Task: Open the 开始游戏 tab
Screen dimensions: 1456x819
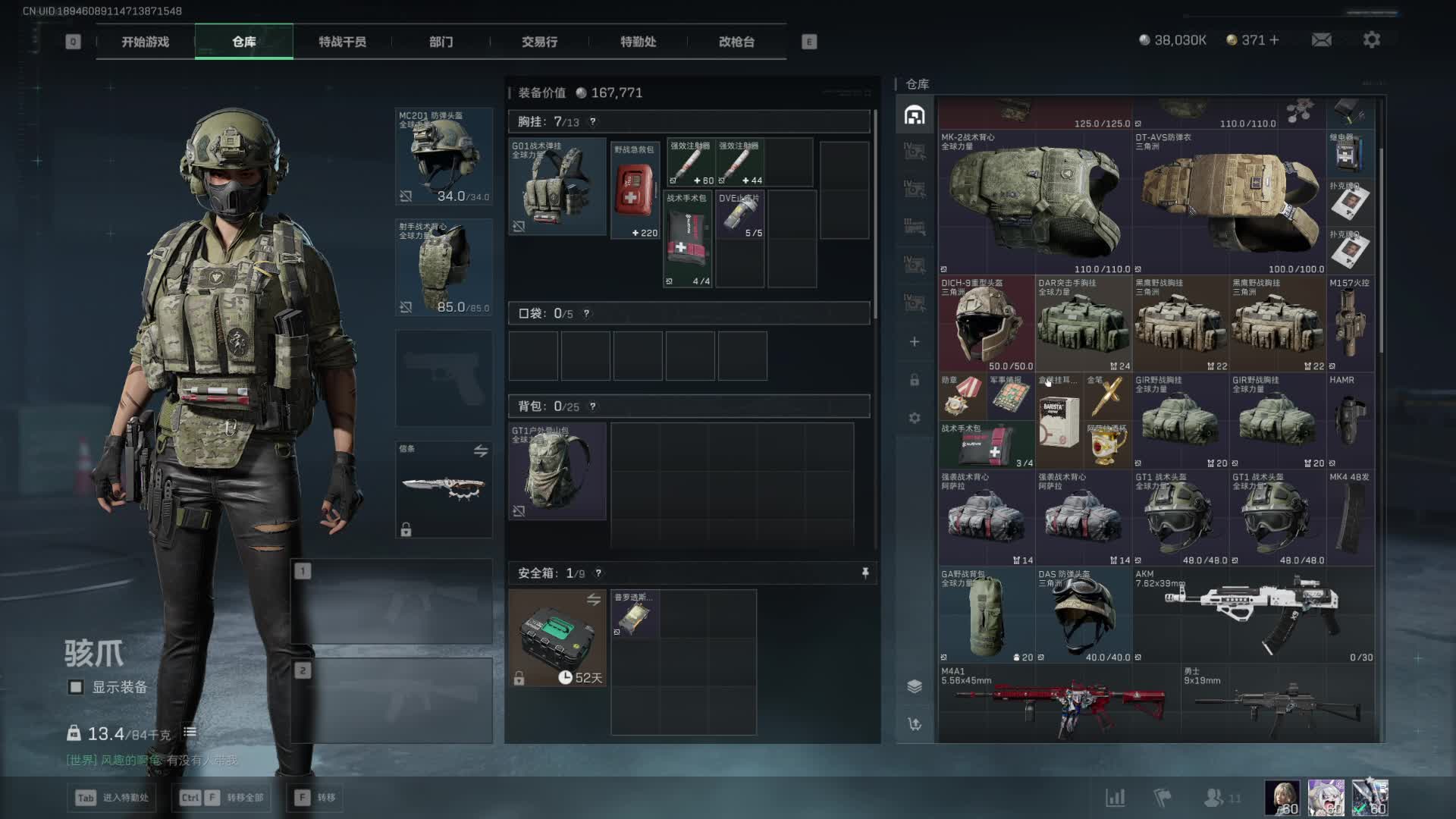Action: 145,42
